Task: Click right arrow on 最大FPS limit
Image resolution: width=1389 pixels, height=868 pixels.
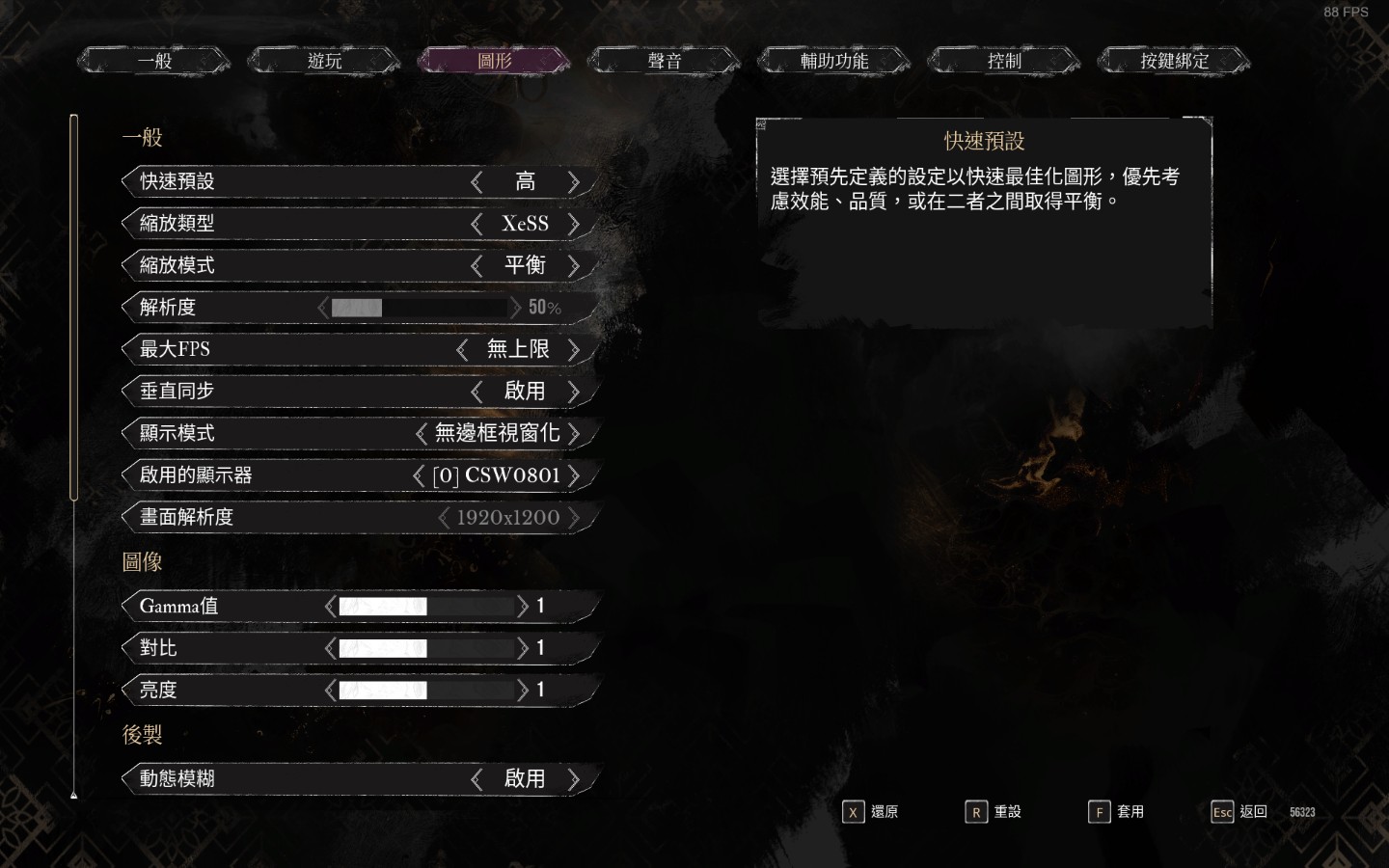Action: [x=574, y=349]
